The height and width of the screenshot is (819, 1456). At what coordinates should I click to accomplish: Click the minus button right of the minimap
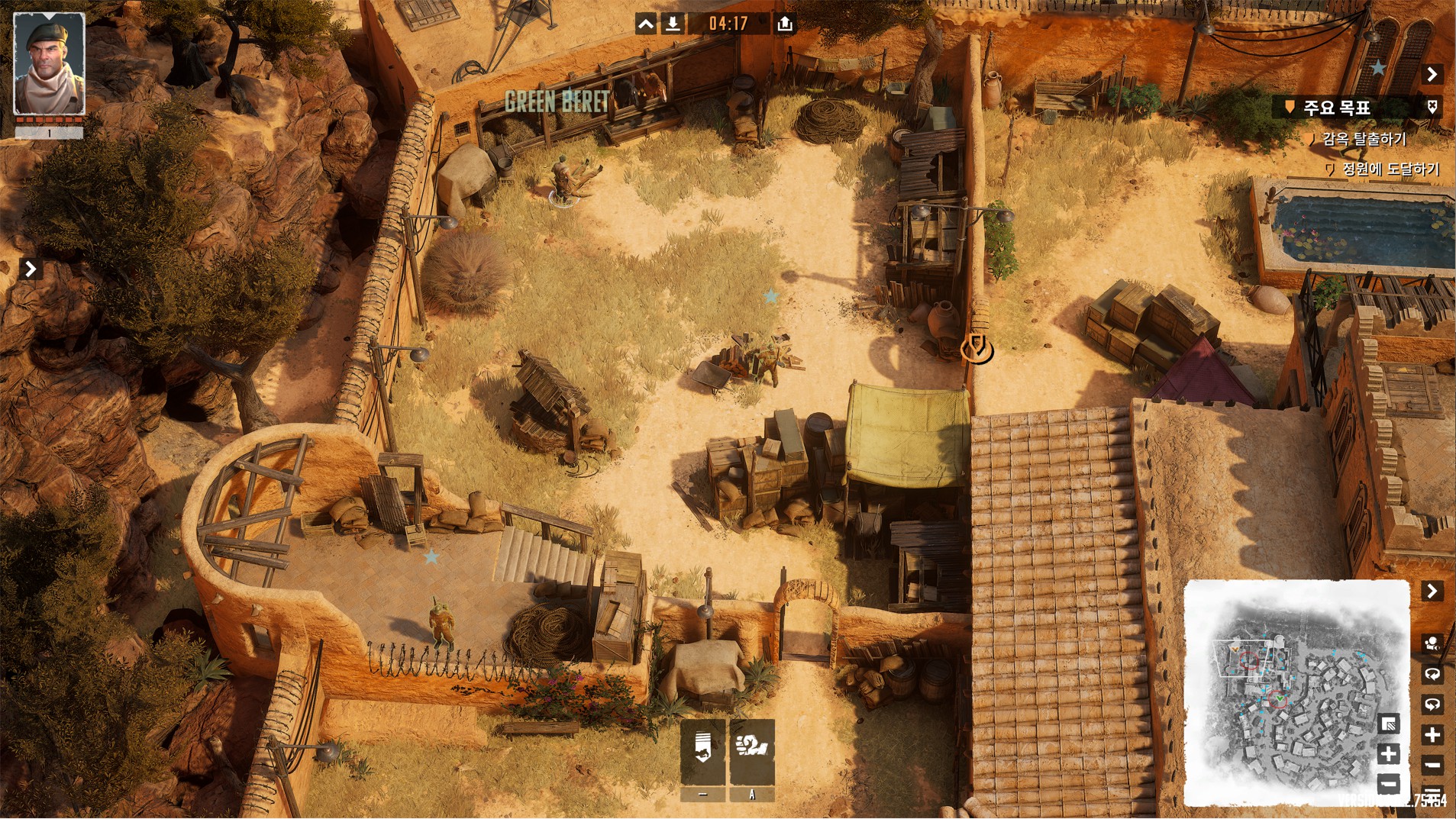coord(1432,765)
